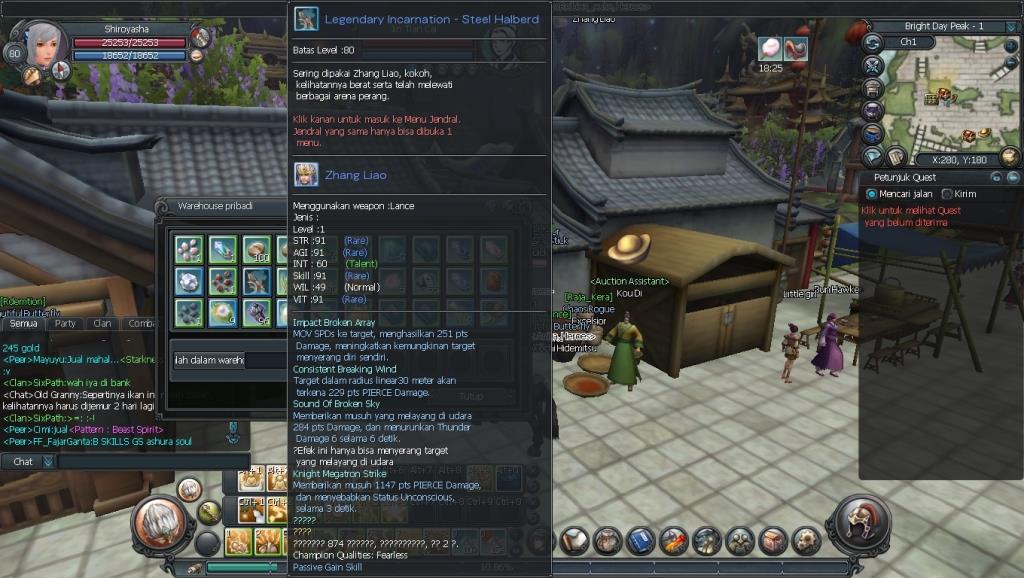Click the chat text input field
Screen dimensions: 1024x578
(150, 462)
